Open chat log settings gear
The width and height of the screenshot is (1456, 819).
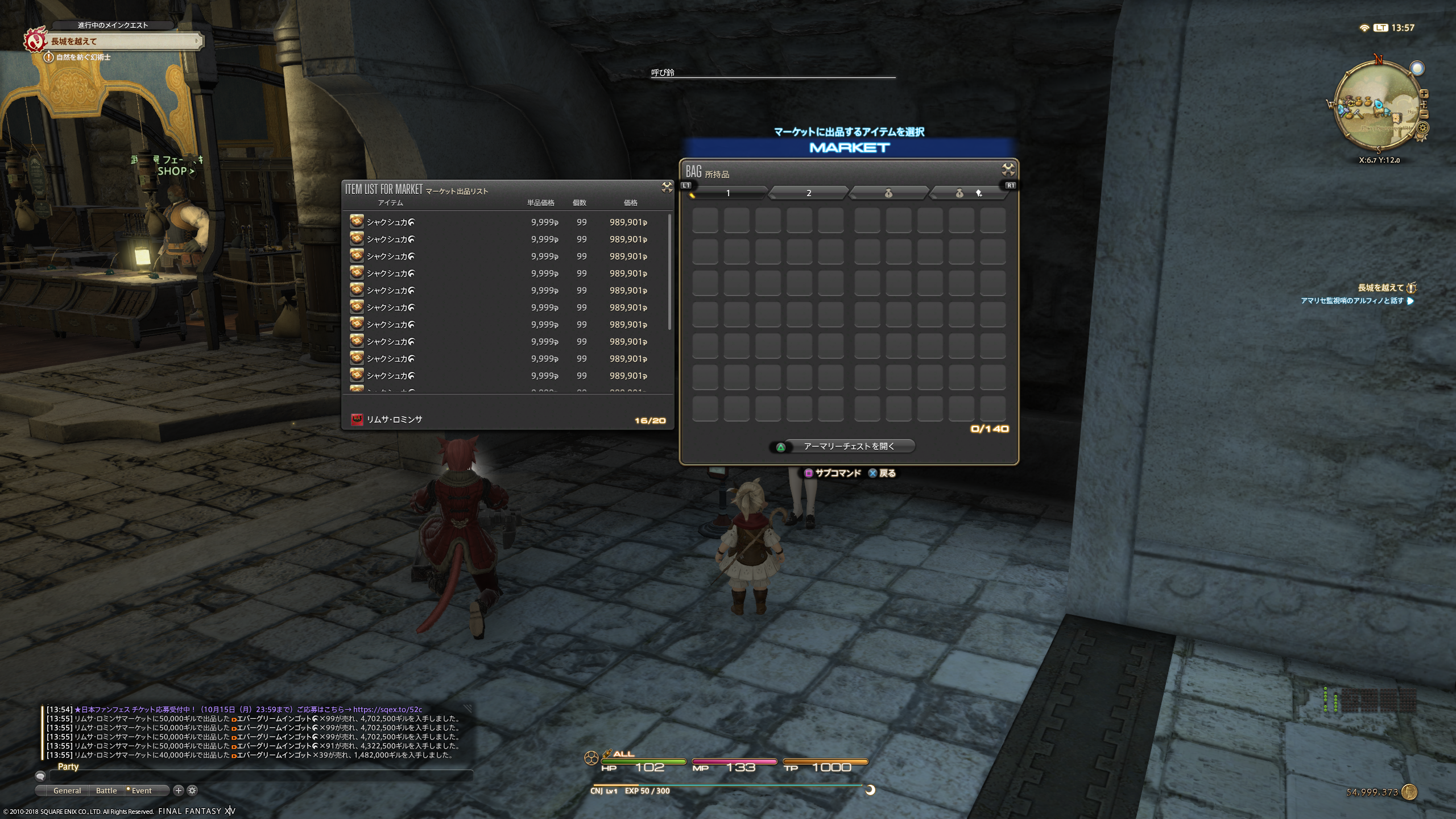click(192, 791)
